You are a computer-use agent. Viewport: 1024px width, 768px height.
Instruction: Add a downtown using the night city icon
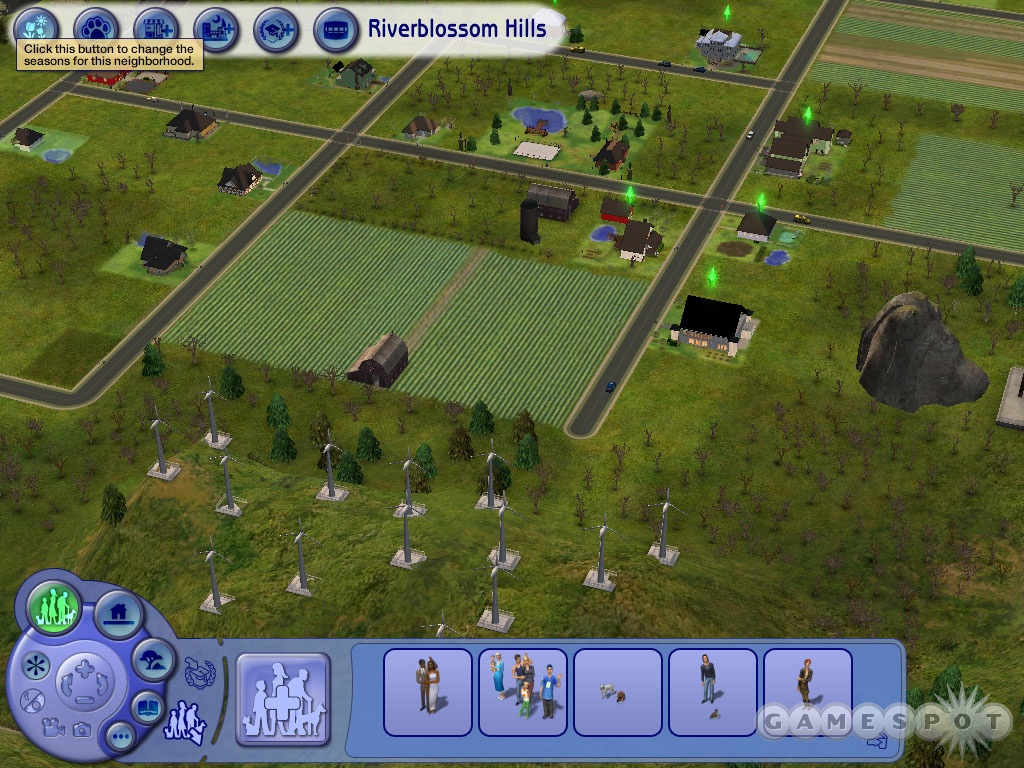click(x=215, y=28)
